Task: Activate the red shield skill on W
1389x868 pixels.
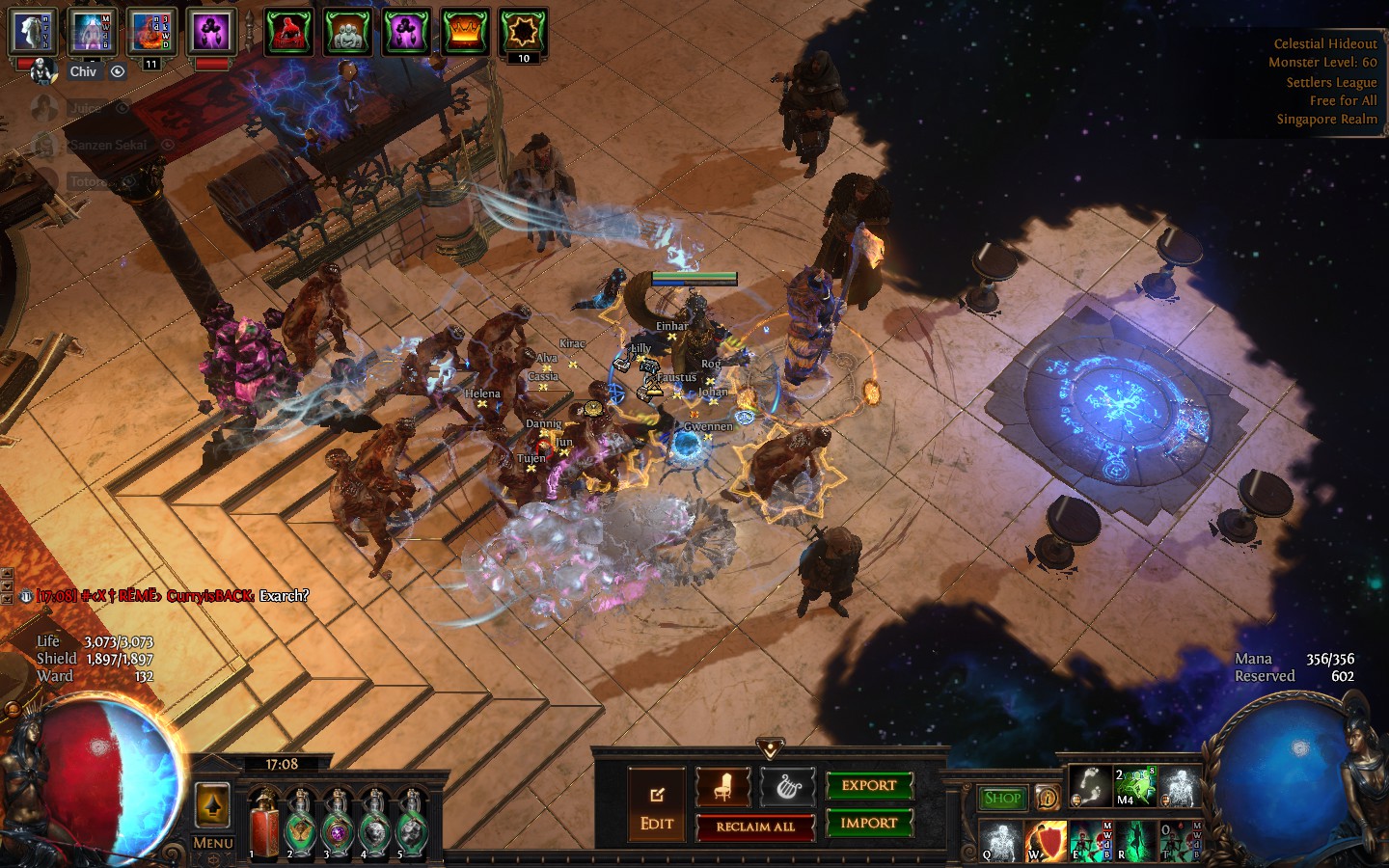Action: coord(1046,841)
